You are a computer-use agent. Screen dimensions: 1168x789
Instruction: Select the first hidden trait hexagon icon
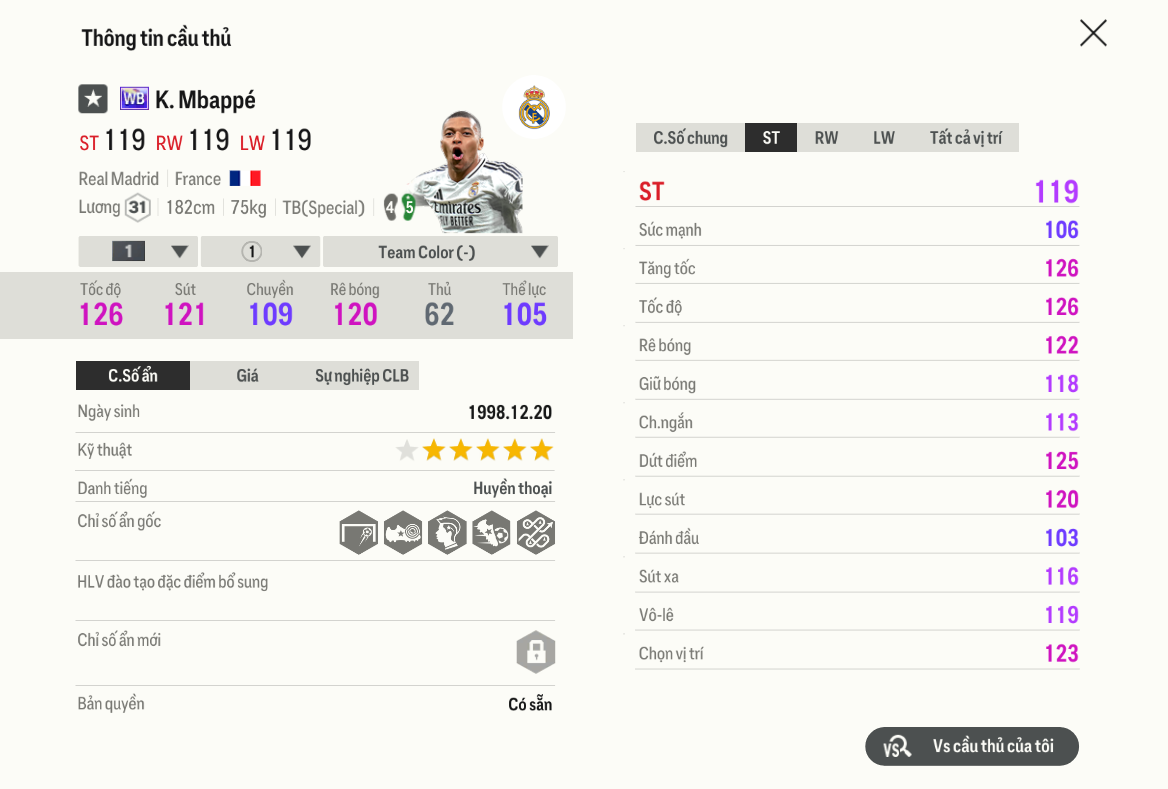(x=358, y=533)
